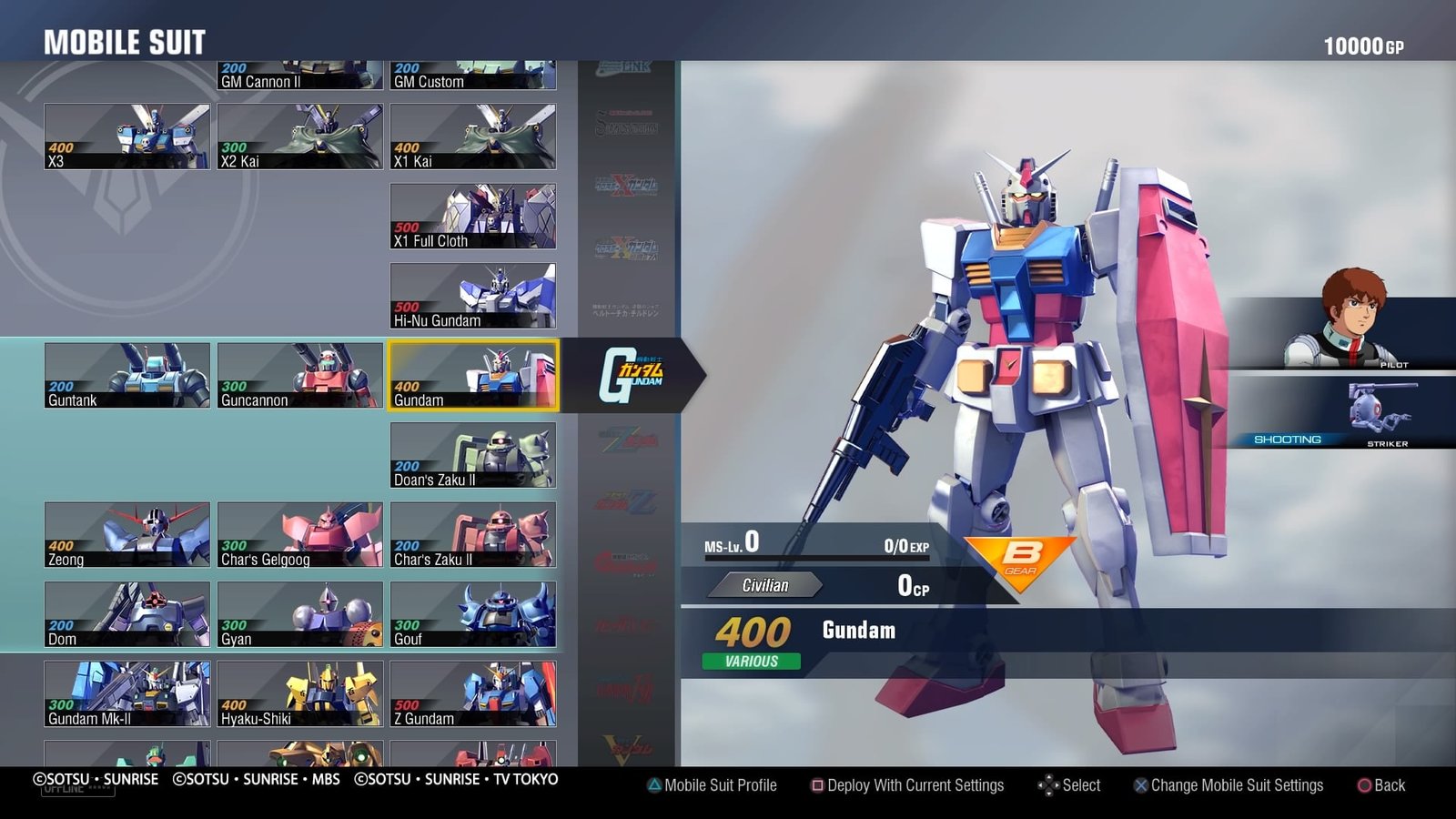The image size is (1456, 819).
Task: Select the Dom mobile suit
Action: point(126,614)
